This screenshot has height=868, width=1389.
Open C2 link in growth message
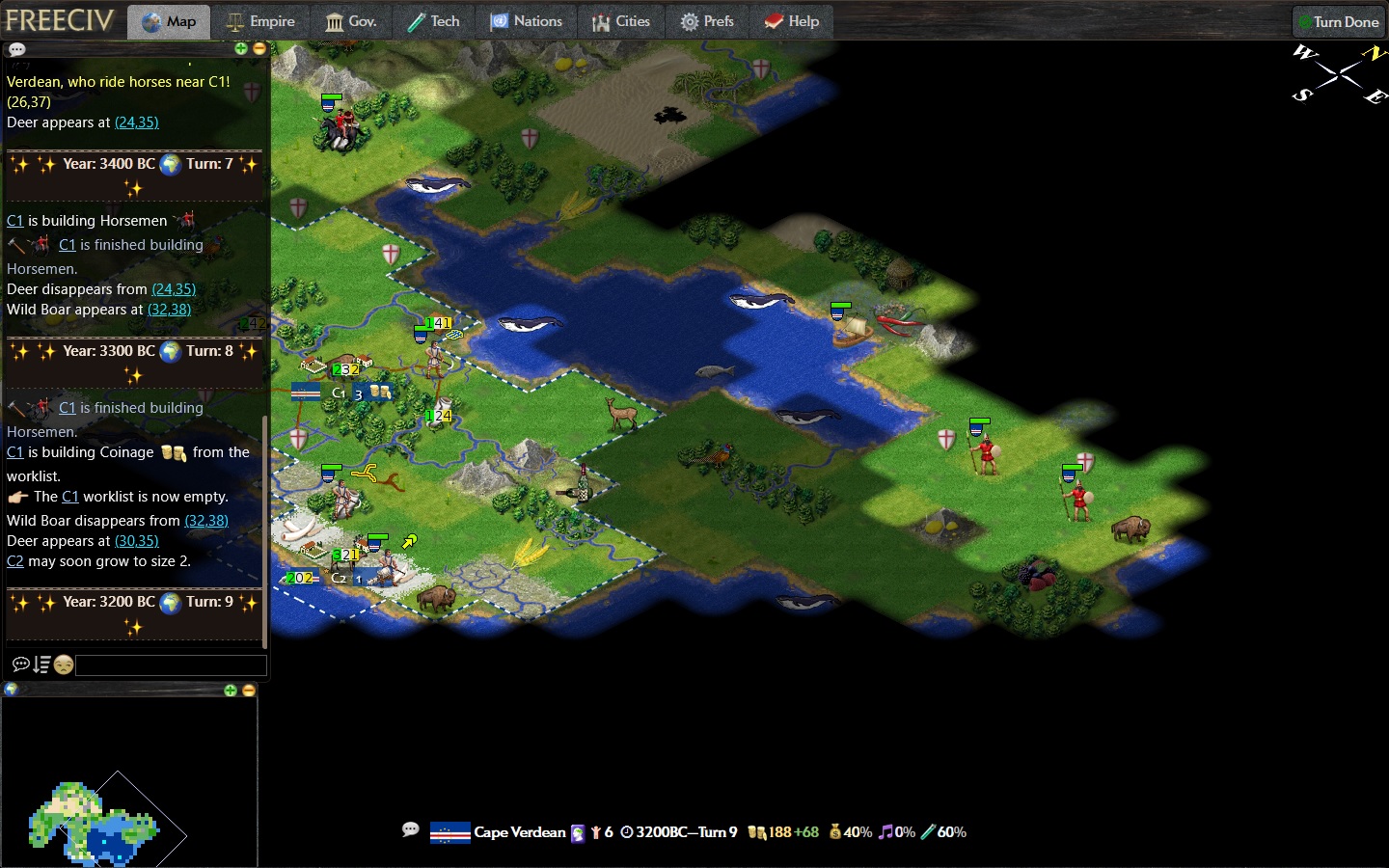[x=14, y=561]
